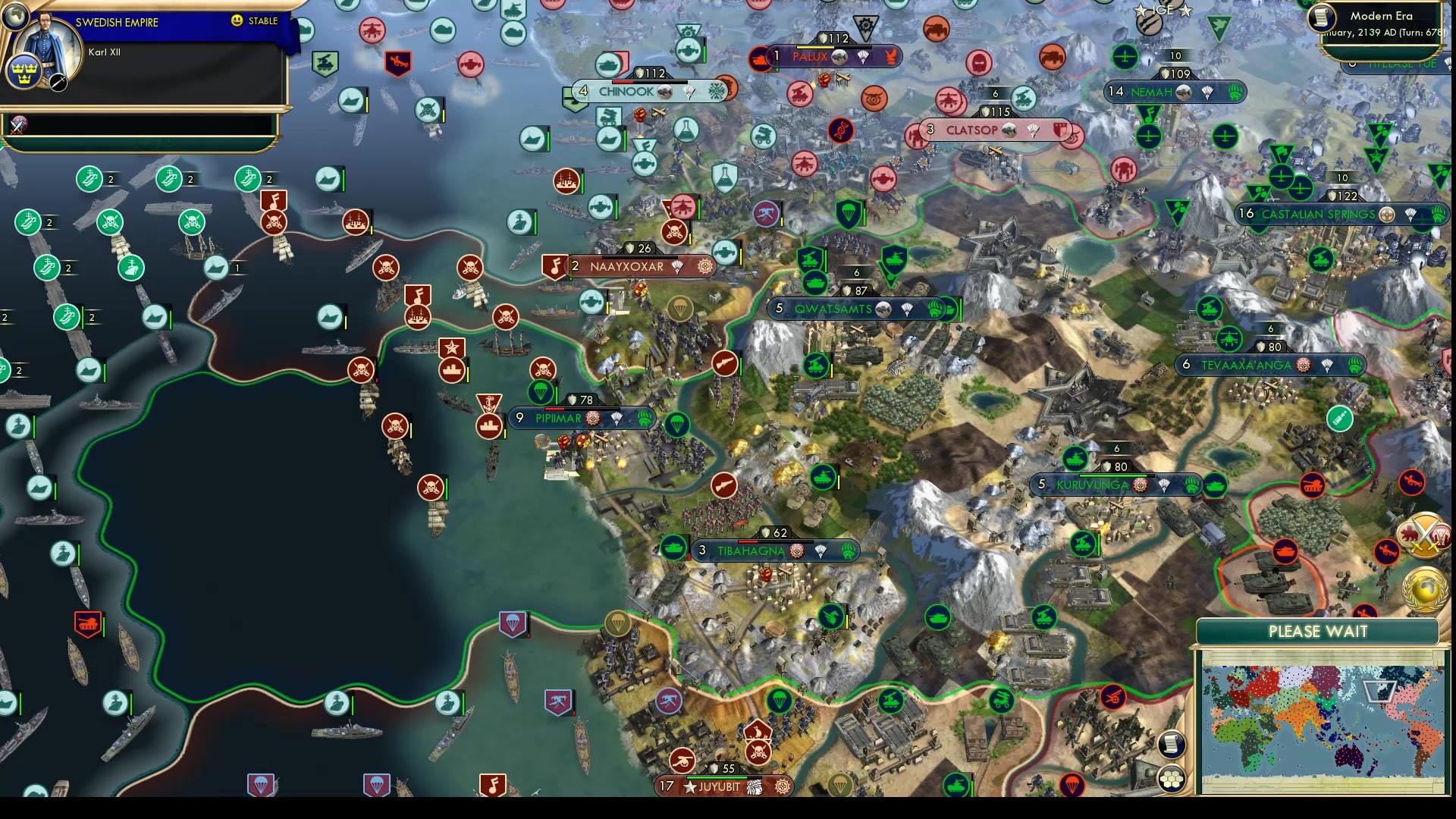Click the viewport trapezoid on the minimap
The width and height of the screenshot is (1456, 819).
[x=1379, y=692]
